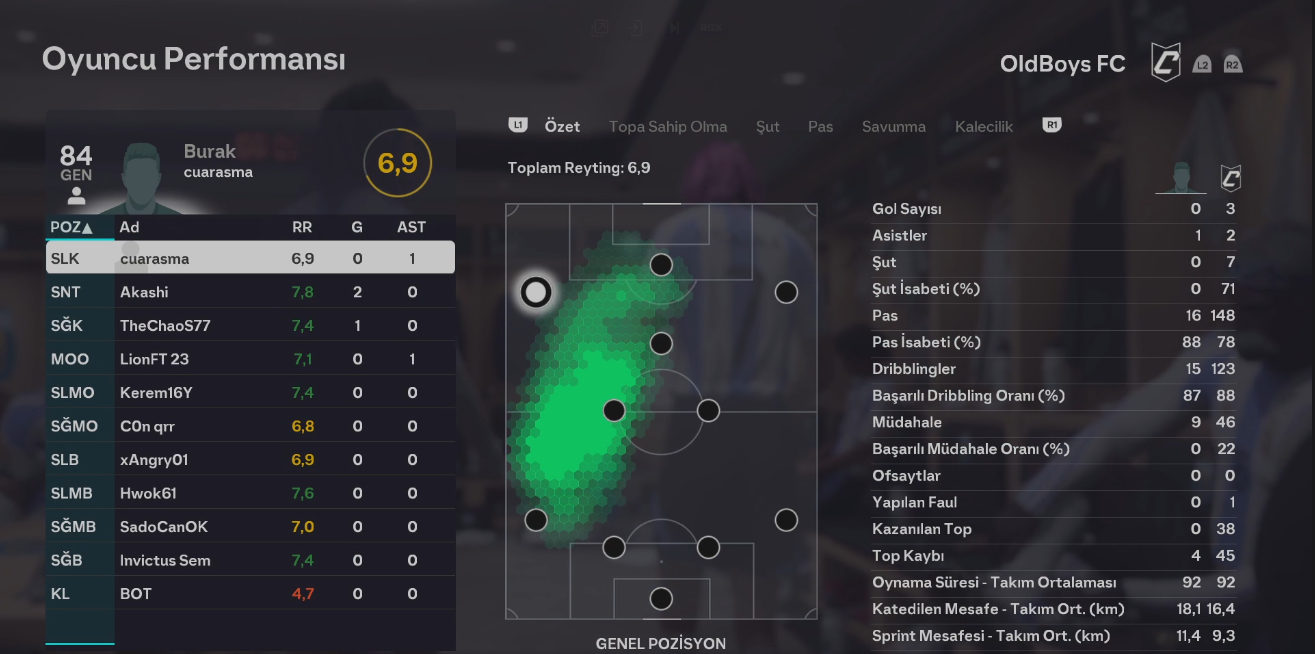Choose C0n qrr in the list

pyautogui.click(x=250, y=426)
